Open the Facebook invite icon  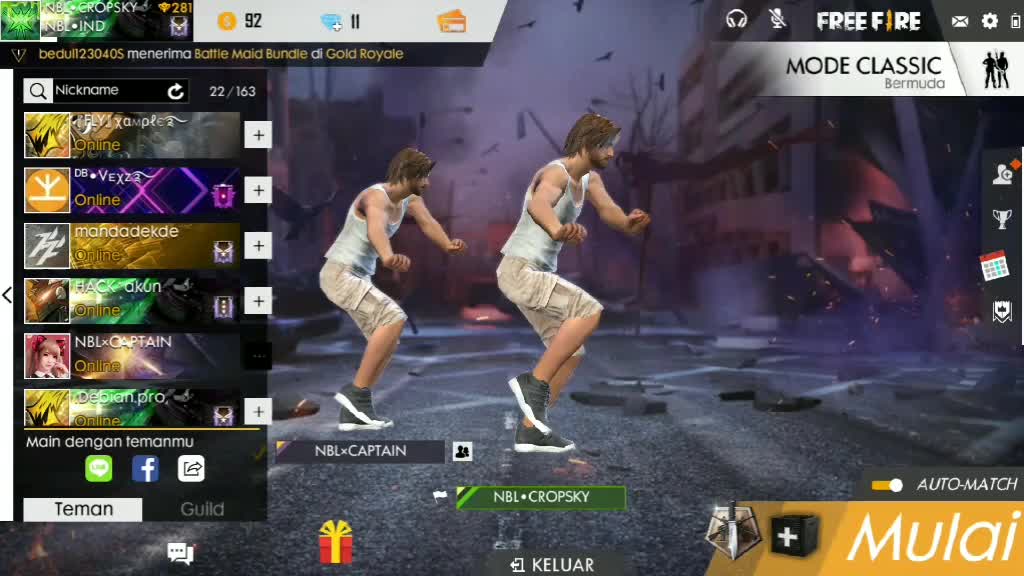pos(146,468)
